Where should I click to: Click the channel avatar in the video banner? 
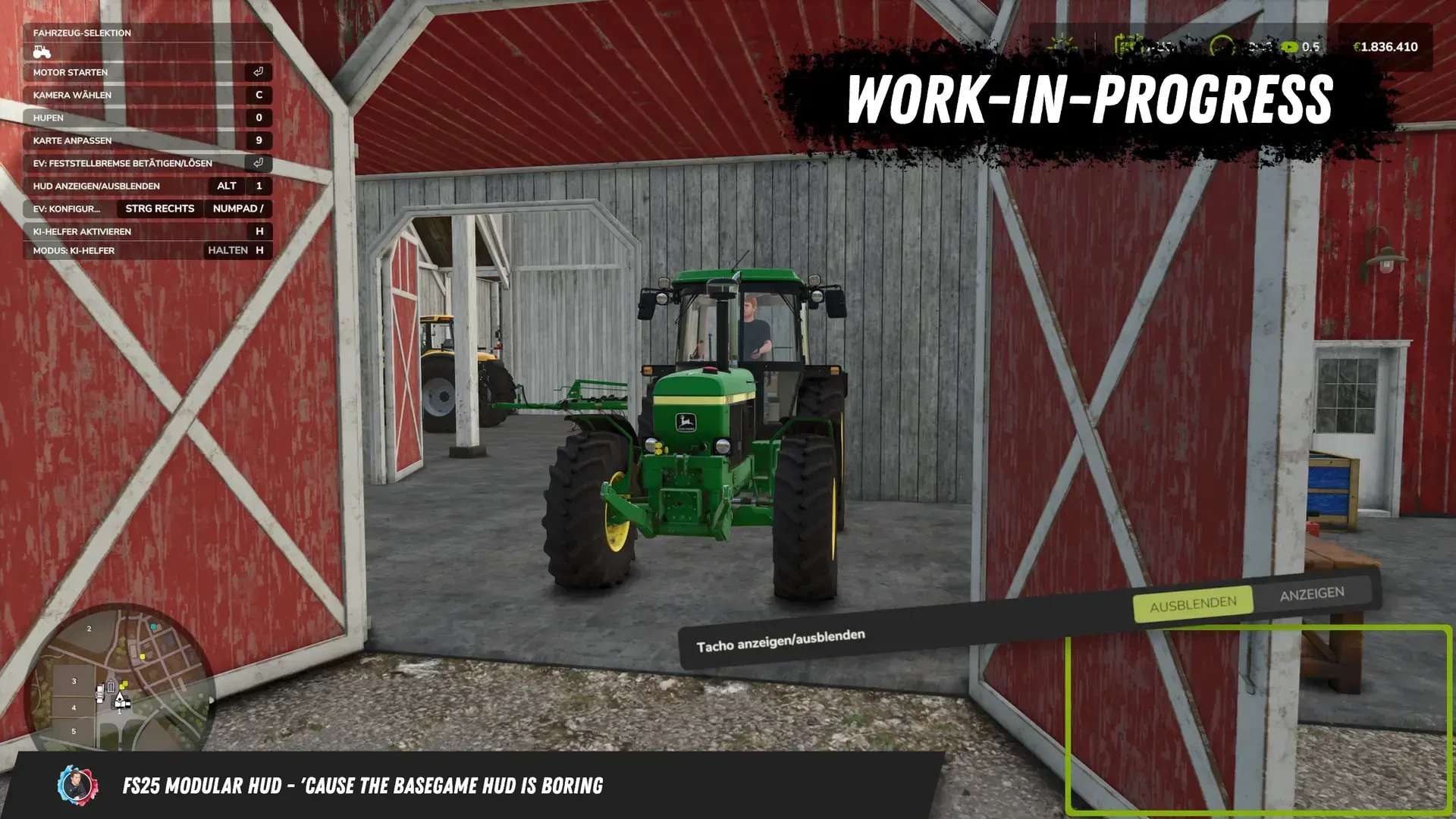(77, 786)
